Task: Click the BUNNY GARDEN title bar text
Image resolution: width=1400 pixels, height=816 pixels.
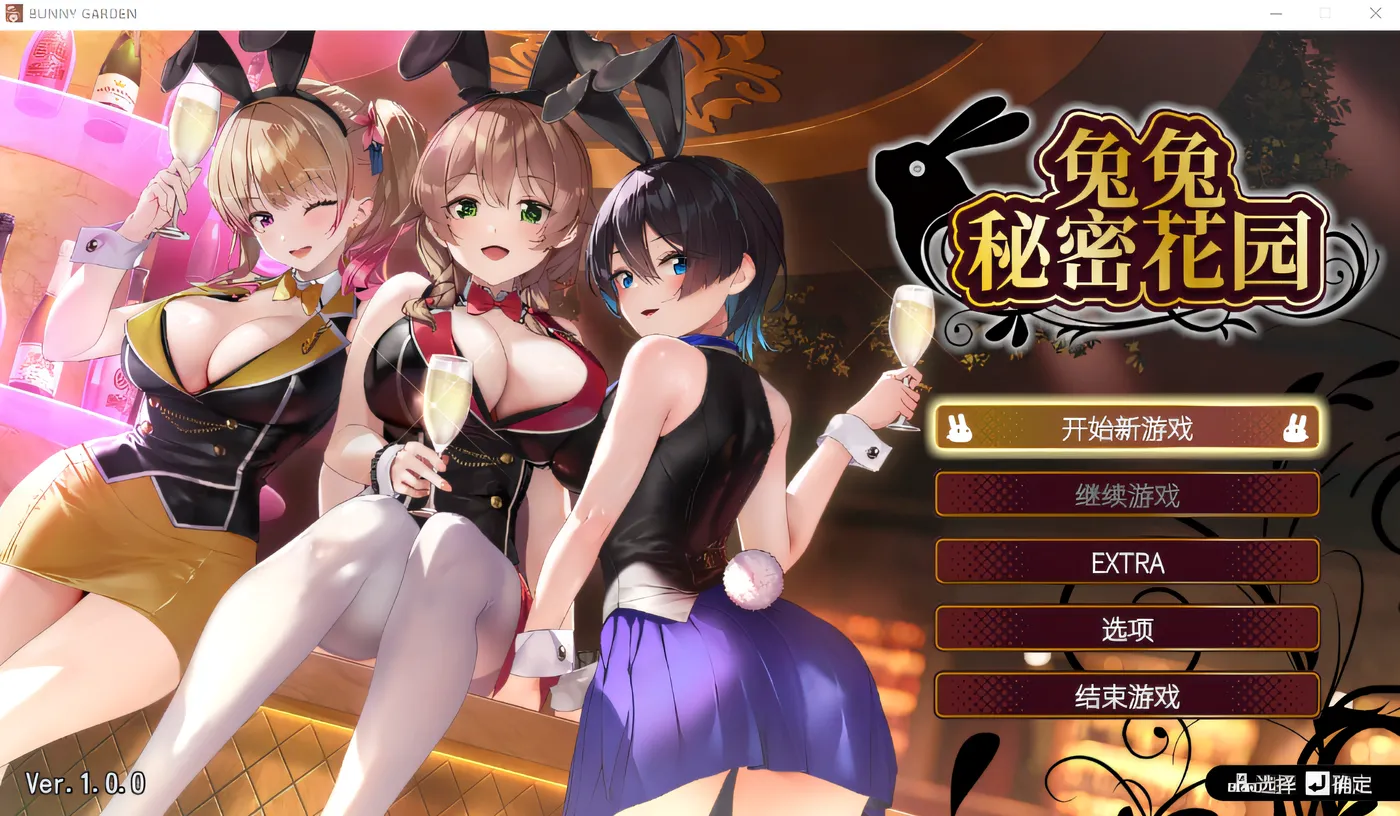Action: (81, 13)
